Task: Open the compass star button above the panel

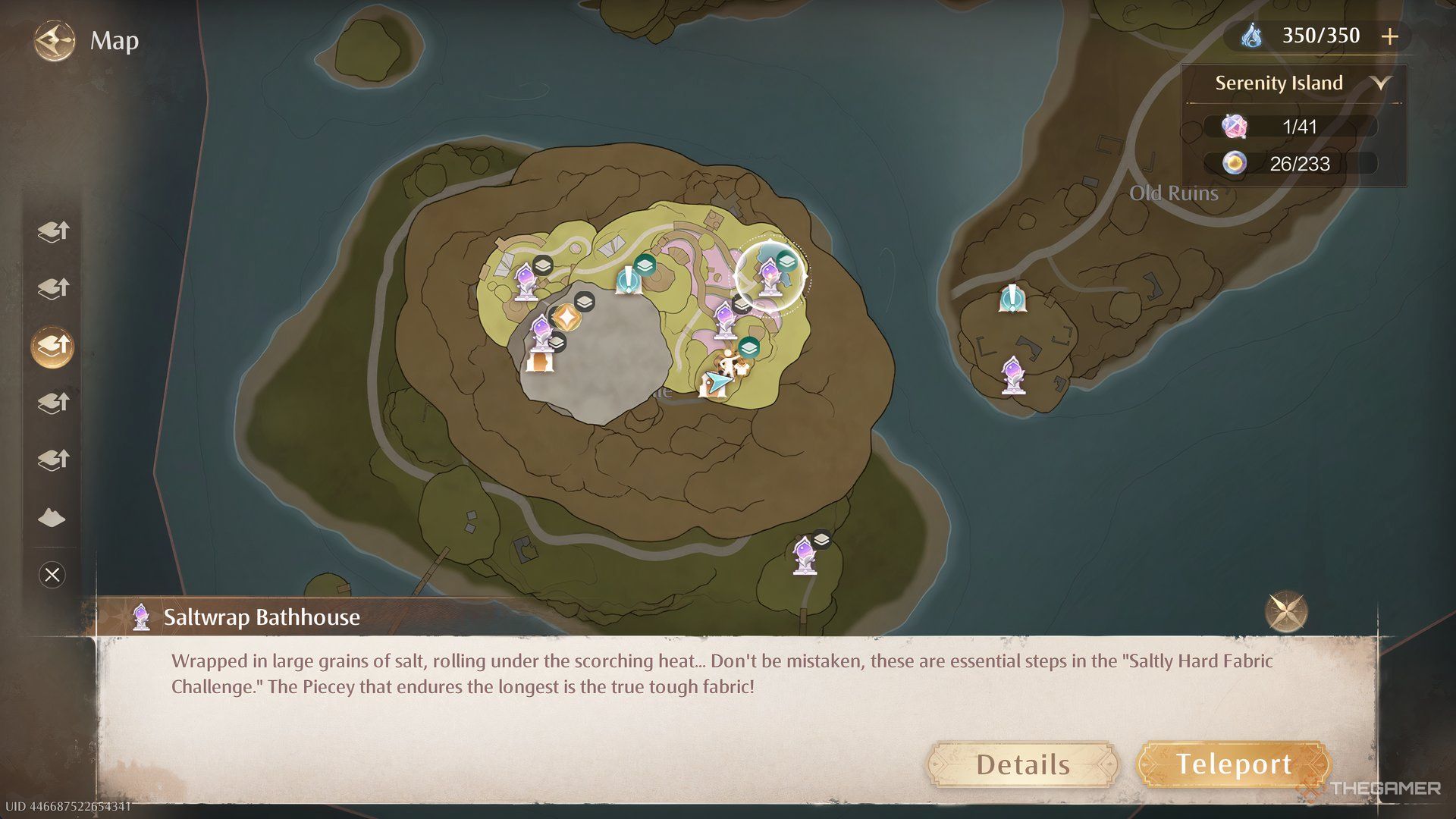Action: [x=1285, y=611]
